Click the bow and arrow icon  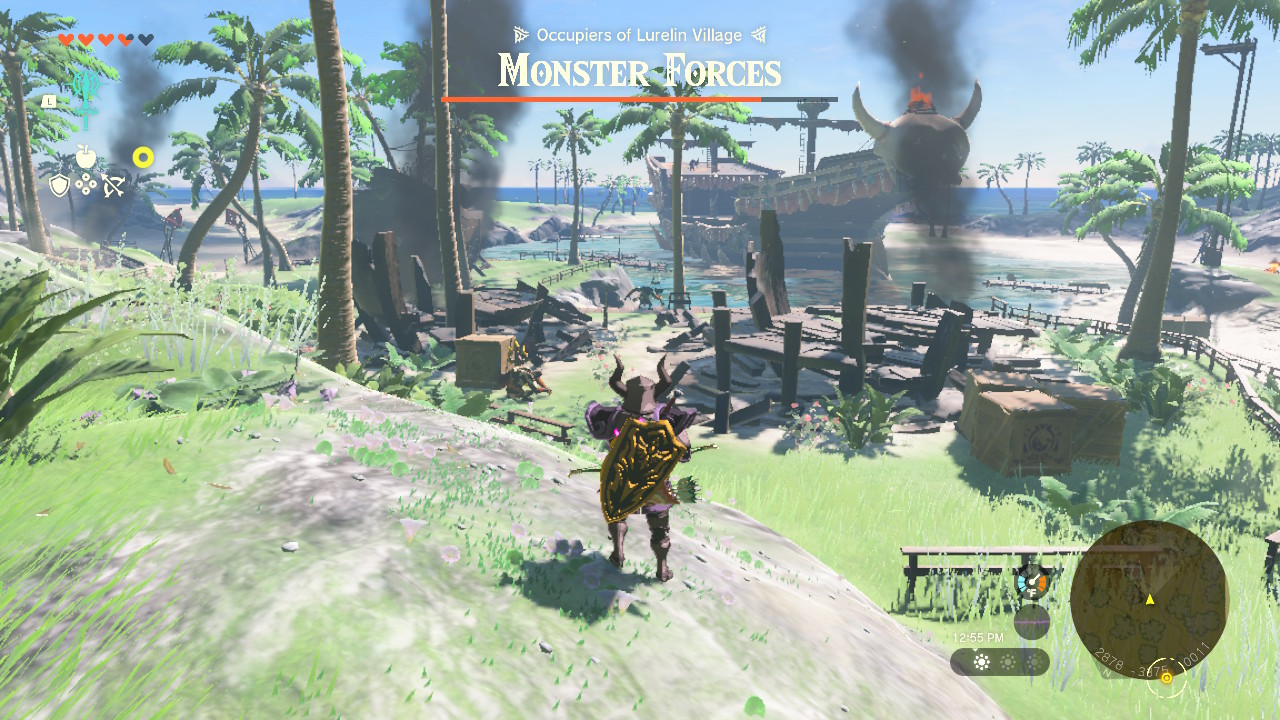click(113, 185)
